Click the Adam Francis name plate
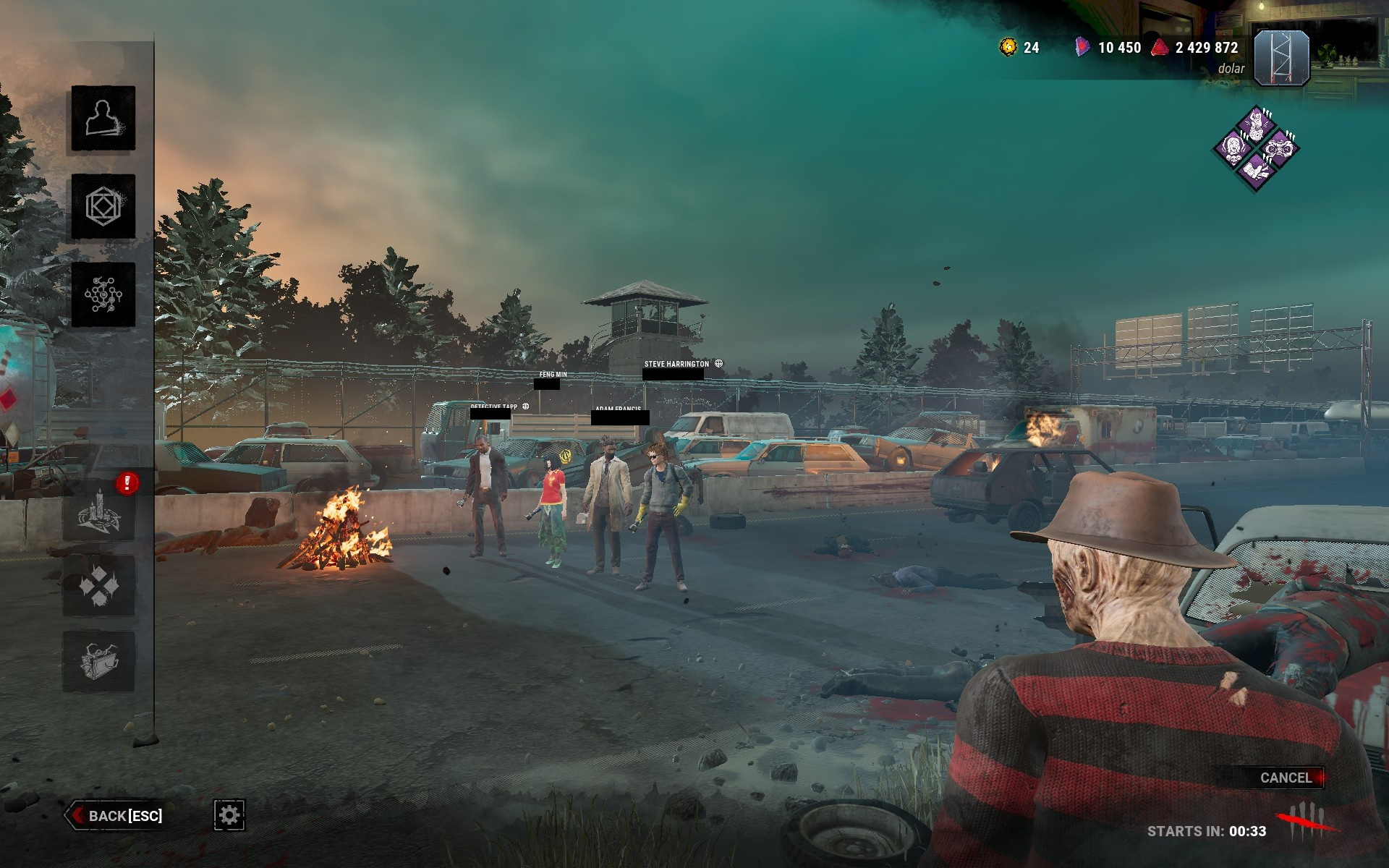Screen dimensions: 1389x868 click(x=619, y=408)
